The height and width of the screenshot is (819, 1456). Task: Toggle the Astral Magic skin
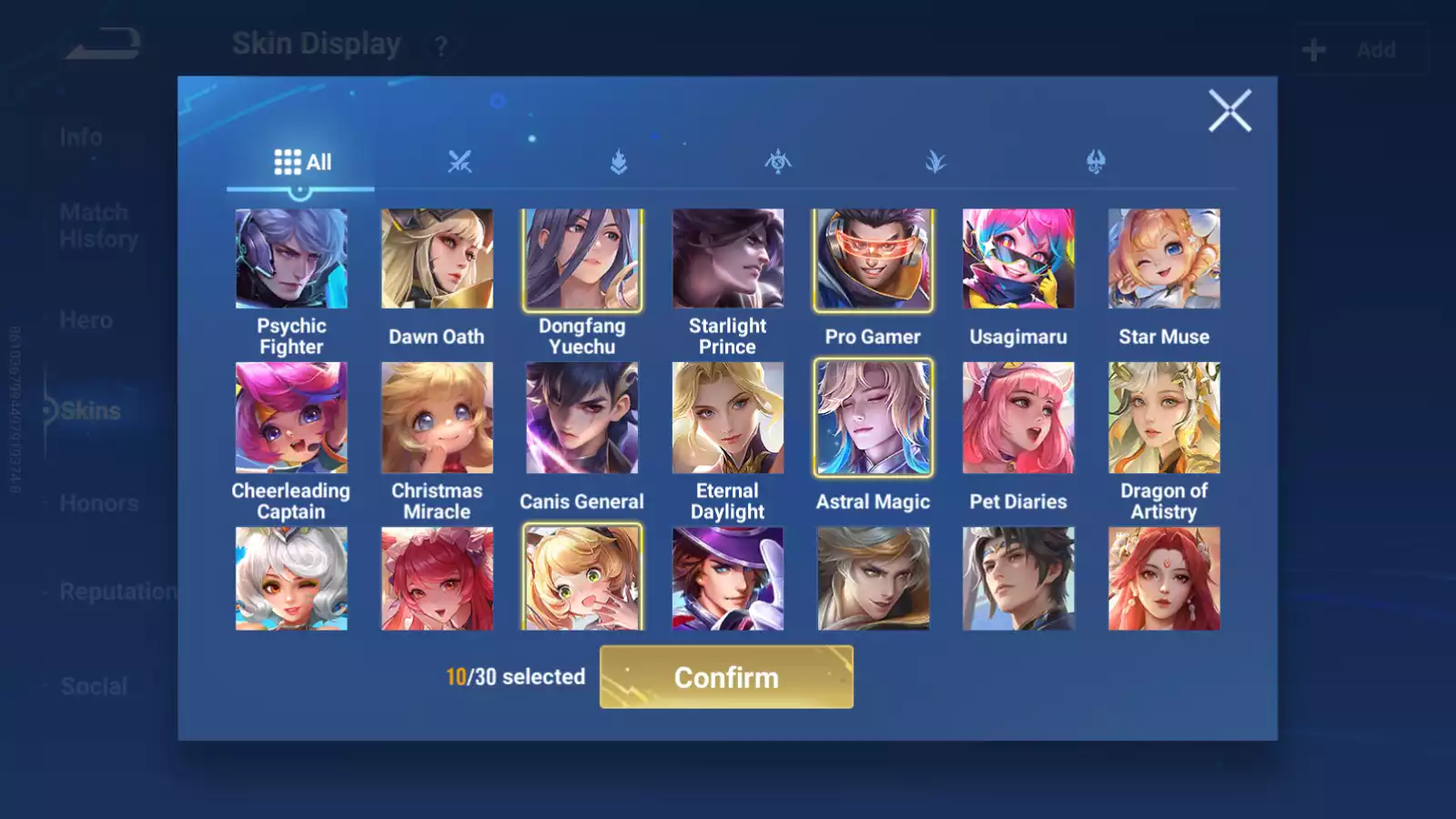pyautogui.click(x=873, y=418)
